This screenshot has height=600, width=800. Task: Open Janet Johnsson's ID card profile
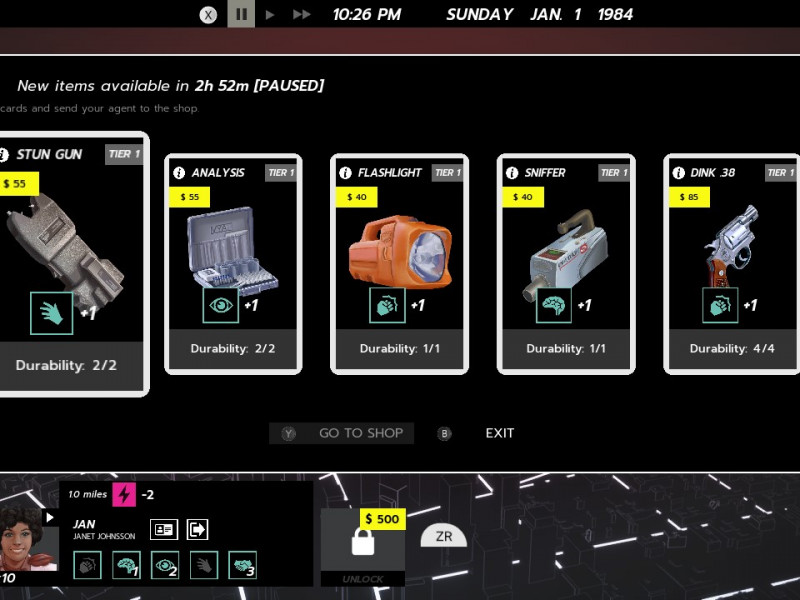point(164,529)
